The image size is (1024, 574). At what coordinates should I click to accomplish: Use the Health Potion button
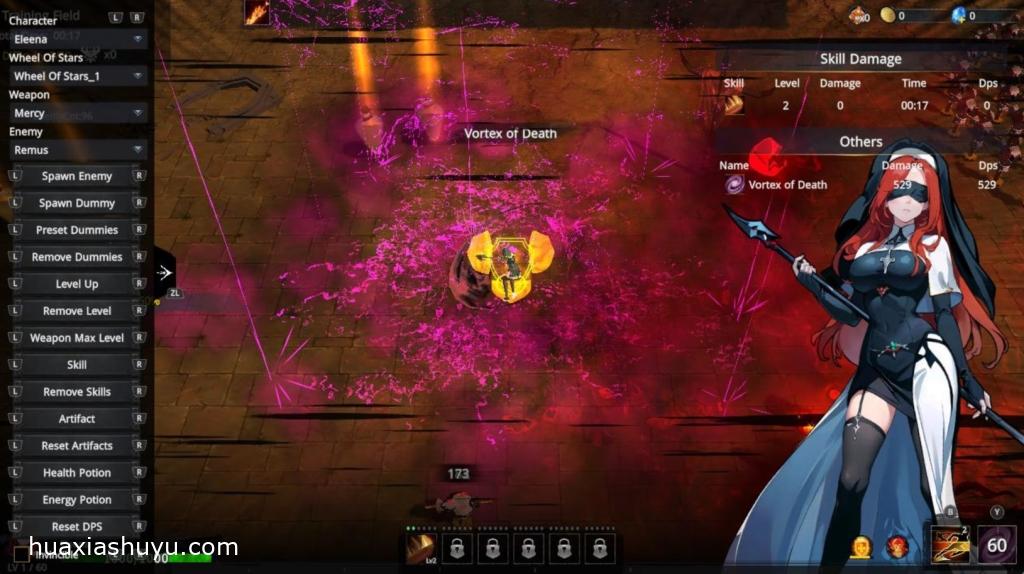coord(77,473)
